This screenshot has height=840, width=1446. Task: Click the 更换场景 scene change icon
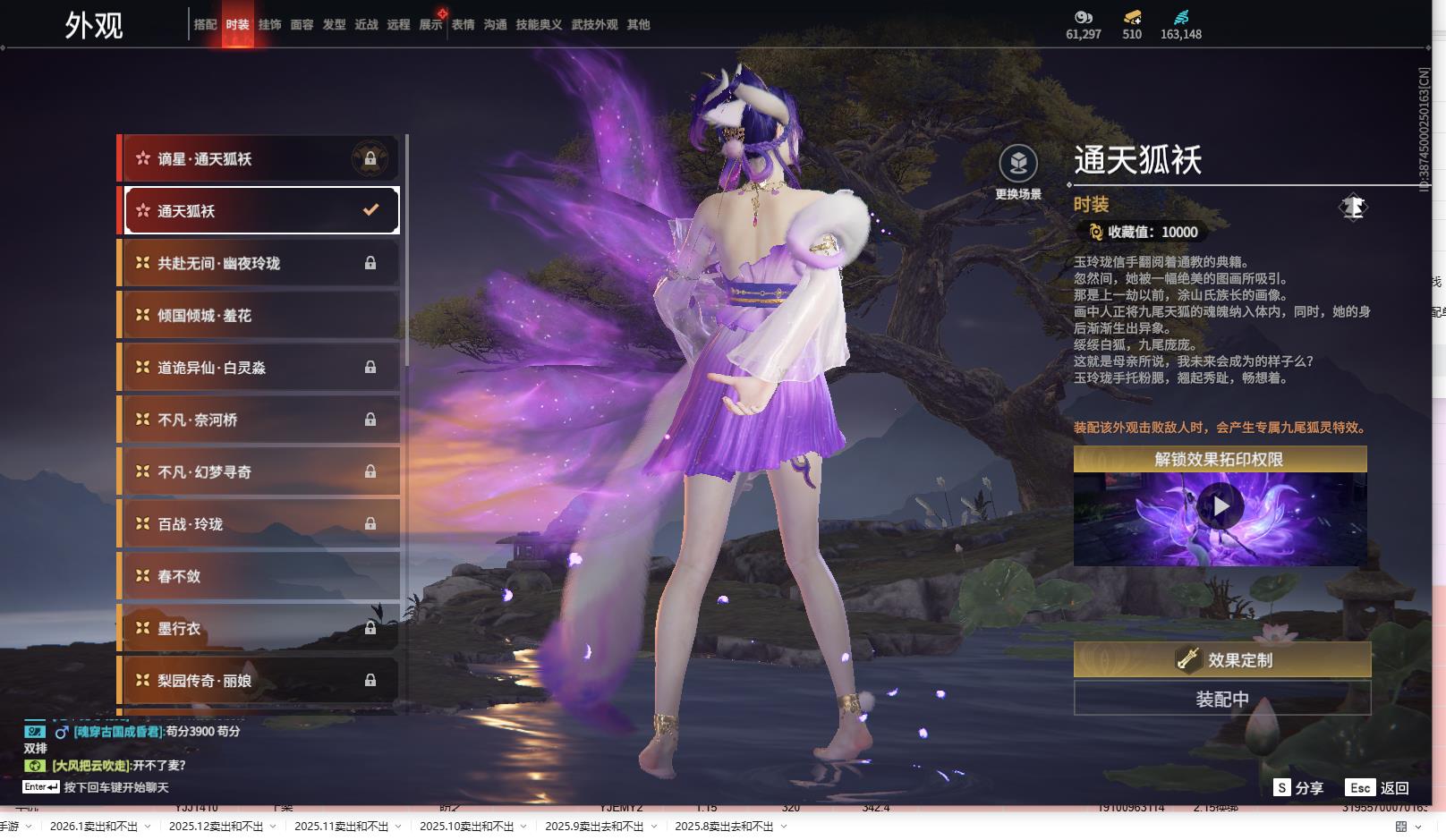1018,165
